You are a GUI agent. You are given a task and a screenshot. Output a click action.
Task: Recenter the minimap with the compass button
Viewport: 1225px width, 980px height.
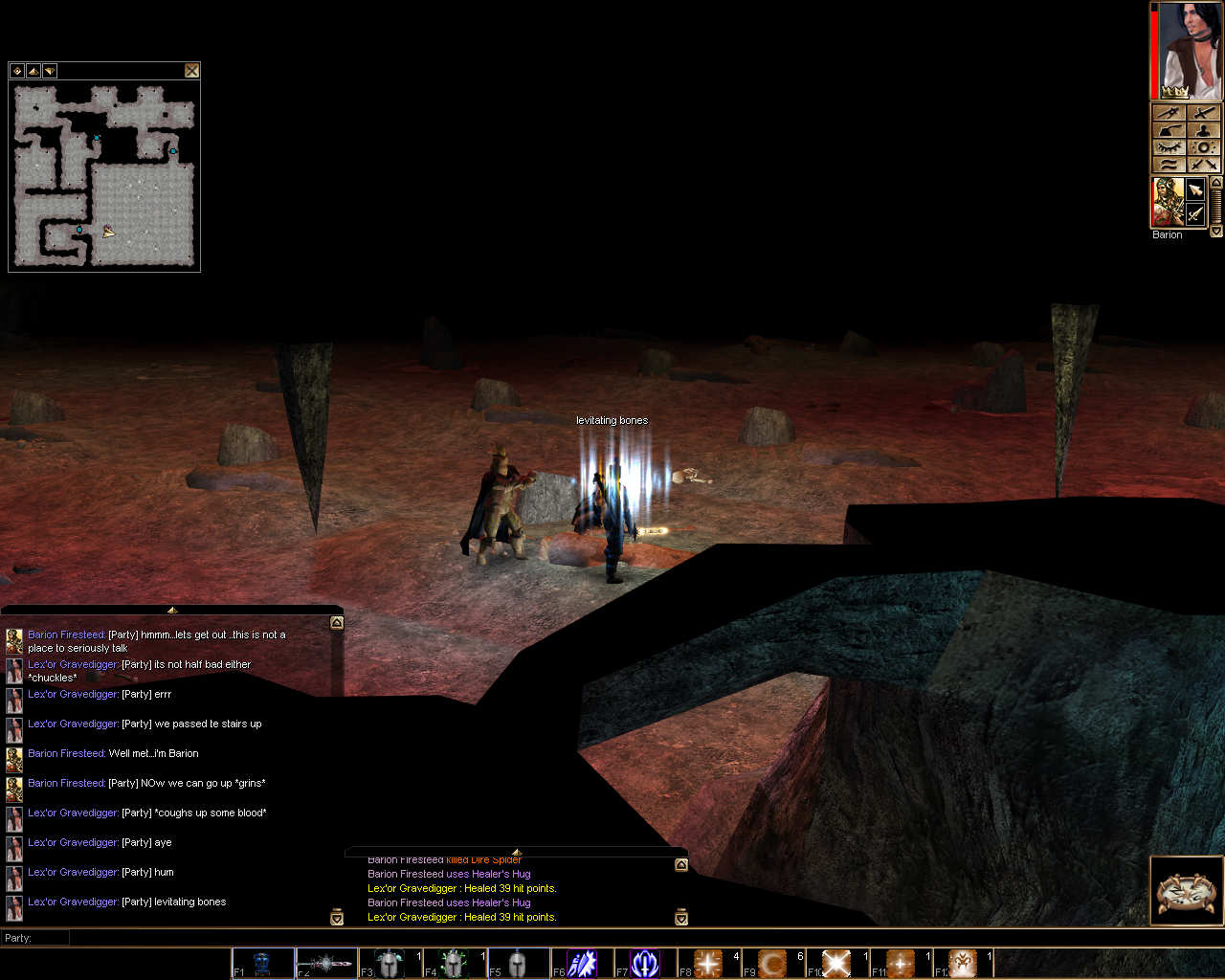point(17,71)
